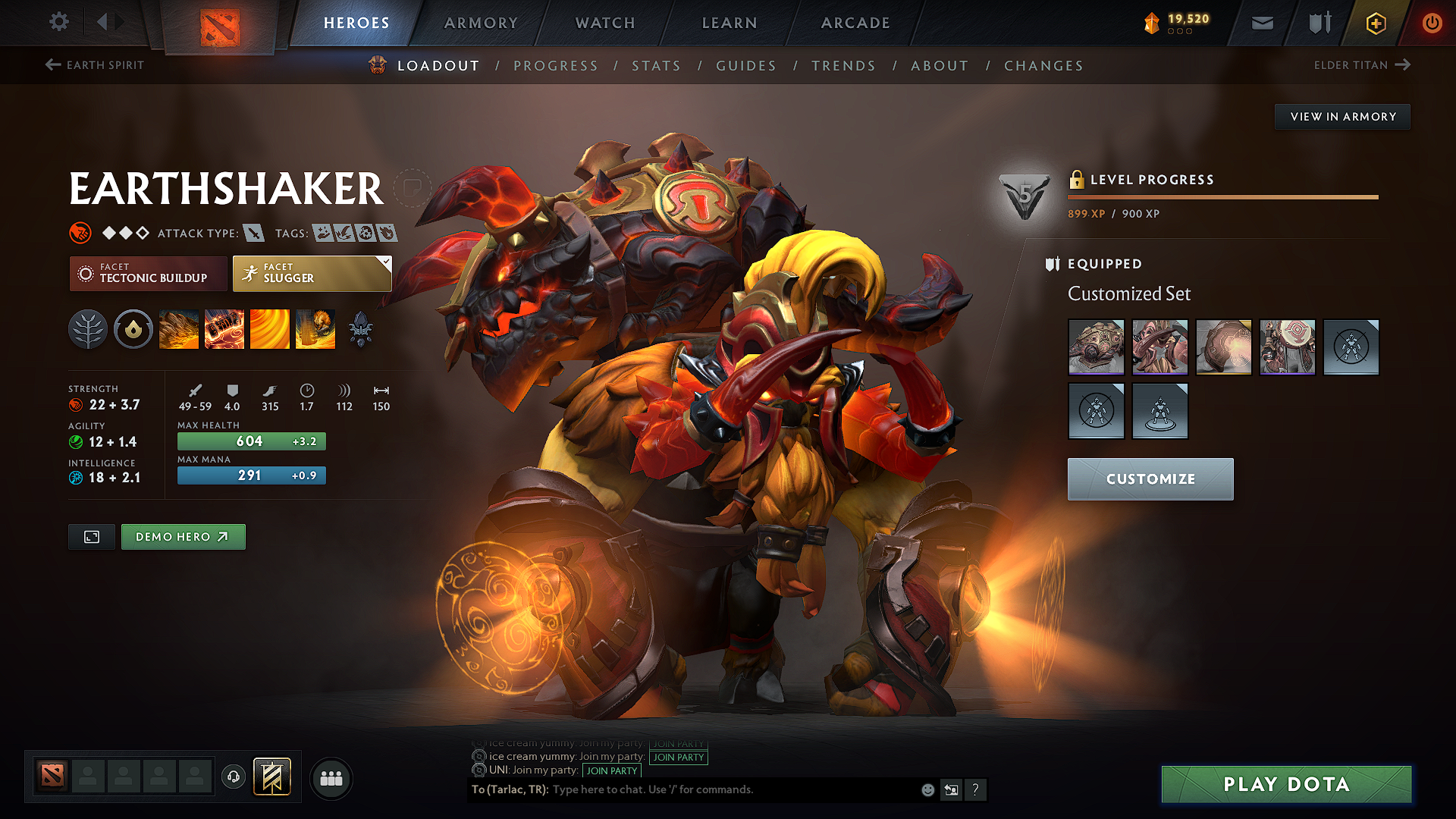Open the GUIDES section
The width and height of the screenshot is (1456, 819).
click(745, 66)
